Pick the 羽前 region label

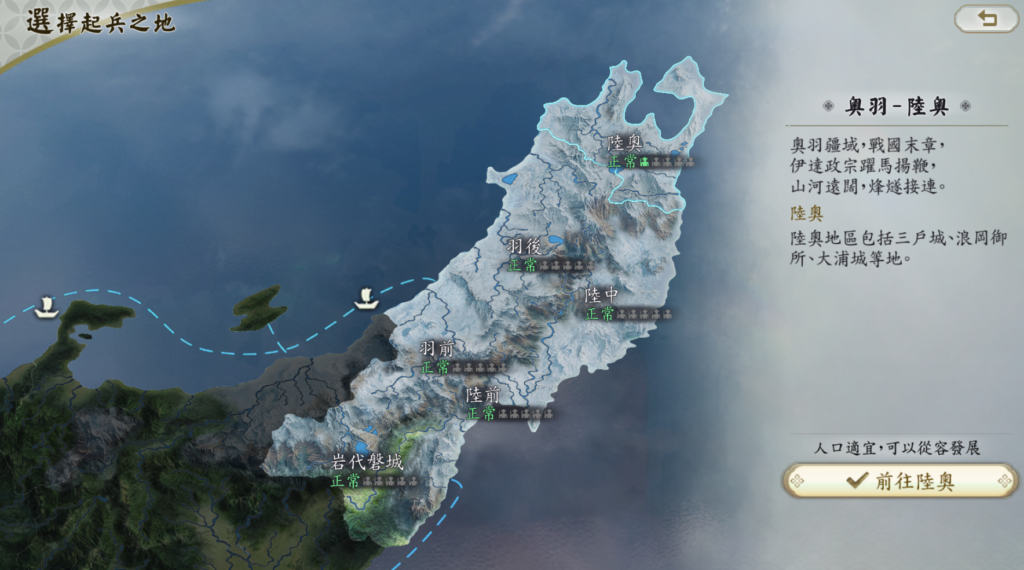click(x=437, y=349)
